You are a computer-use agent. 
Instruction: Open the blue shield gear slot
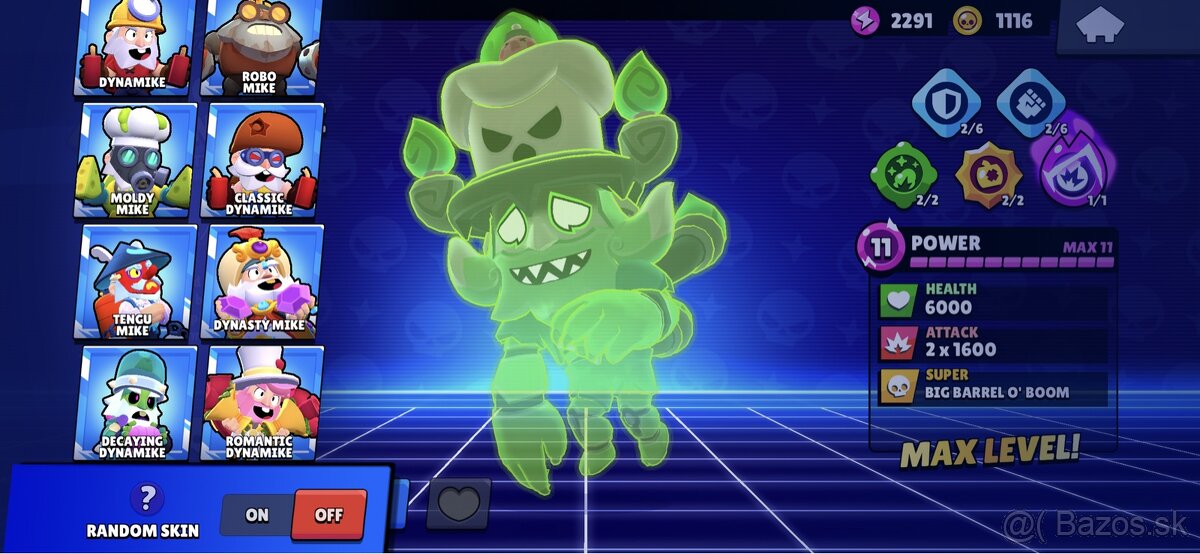[x=946, y=102]
